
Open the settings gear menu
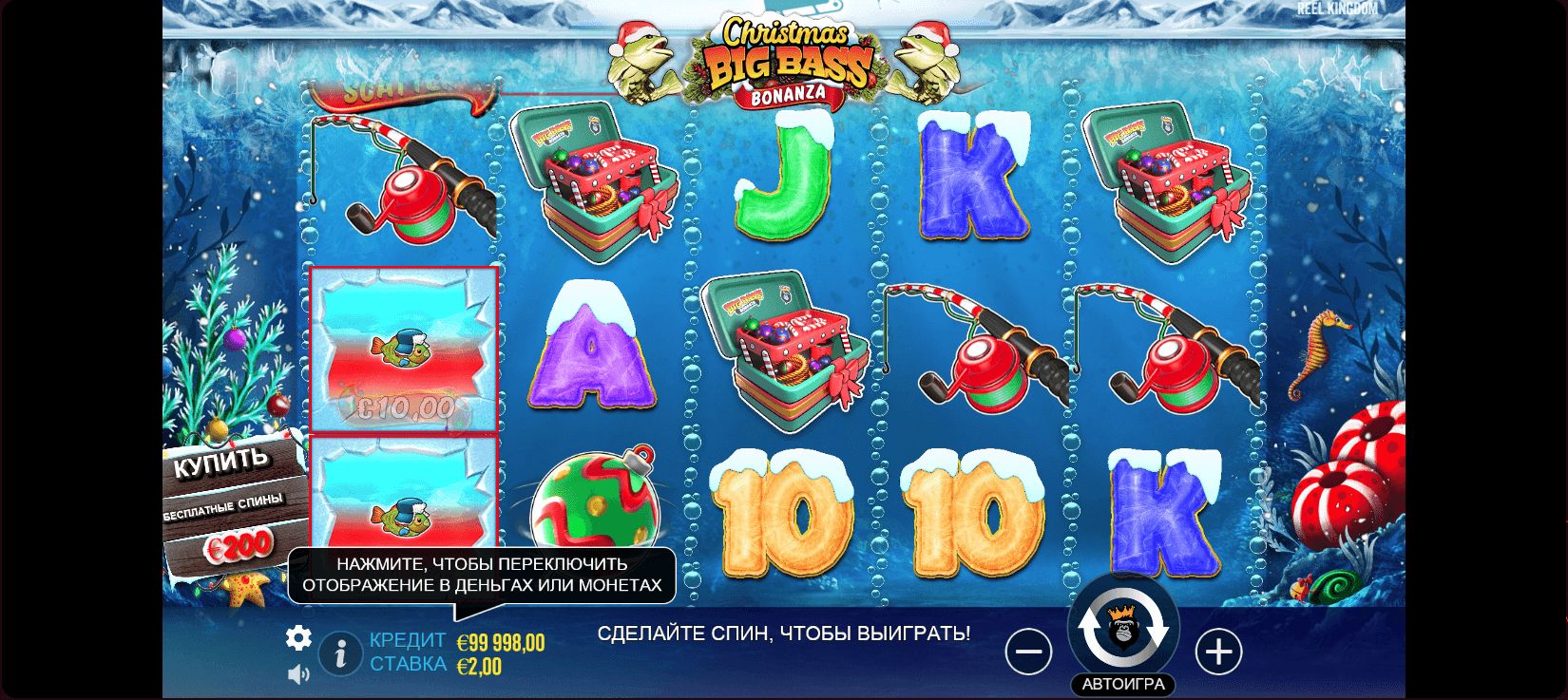click(x=298, y=637)
